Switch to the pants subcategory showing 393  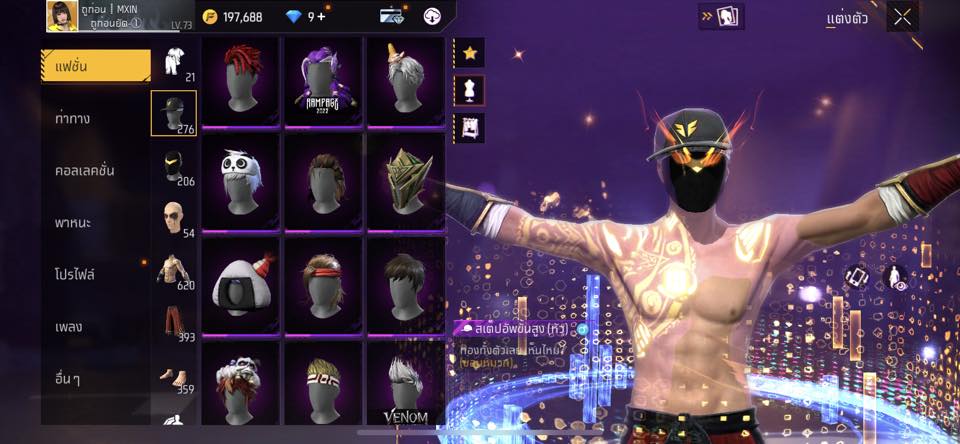(173, 323)
